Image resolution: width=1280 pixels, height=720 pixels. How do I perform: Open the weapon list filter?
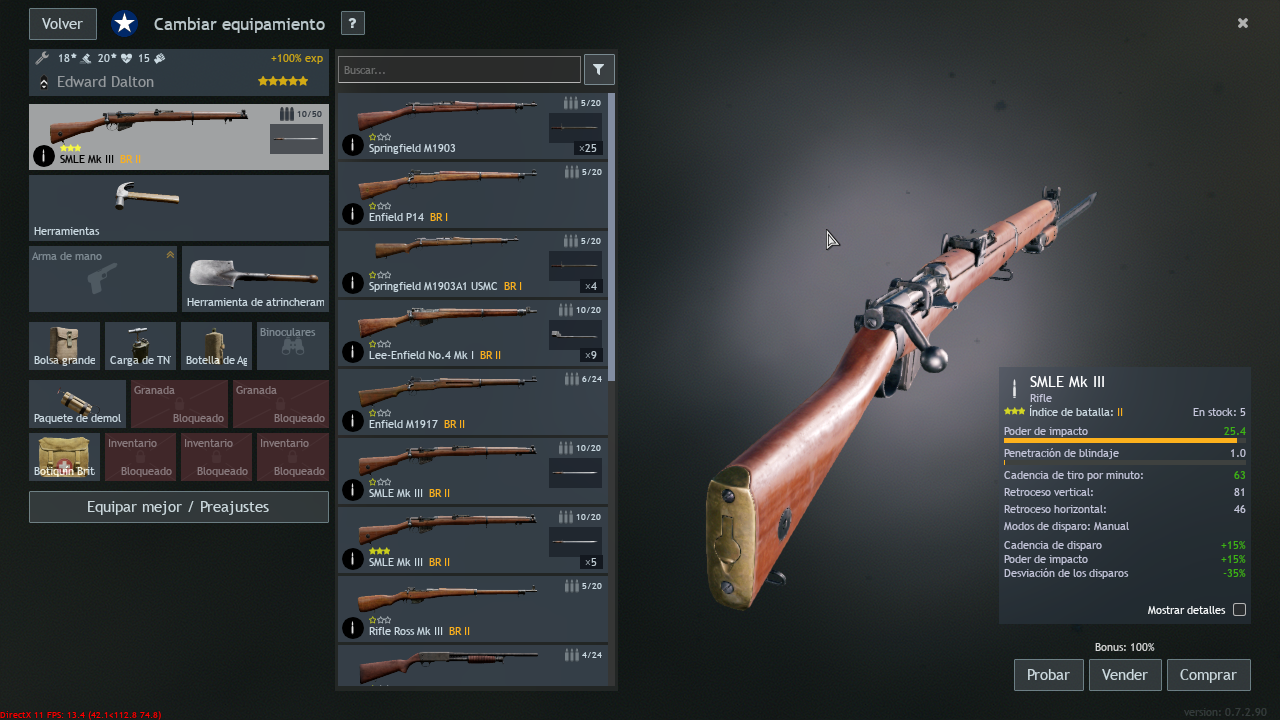[598, 70]
